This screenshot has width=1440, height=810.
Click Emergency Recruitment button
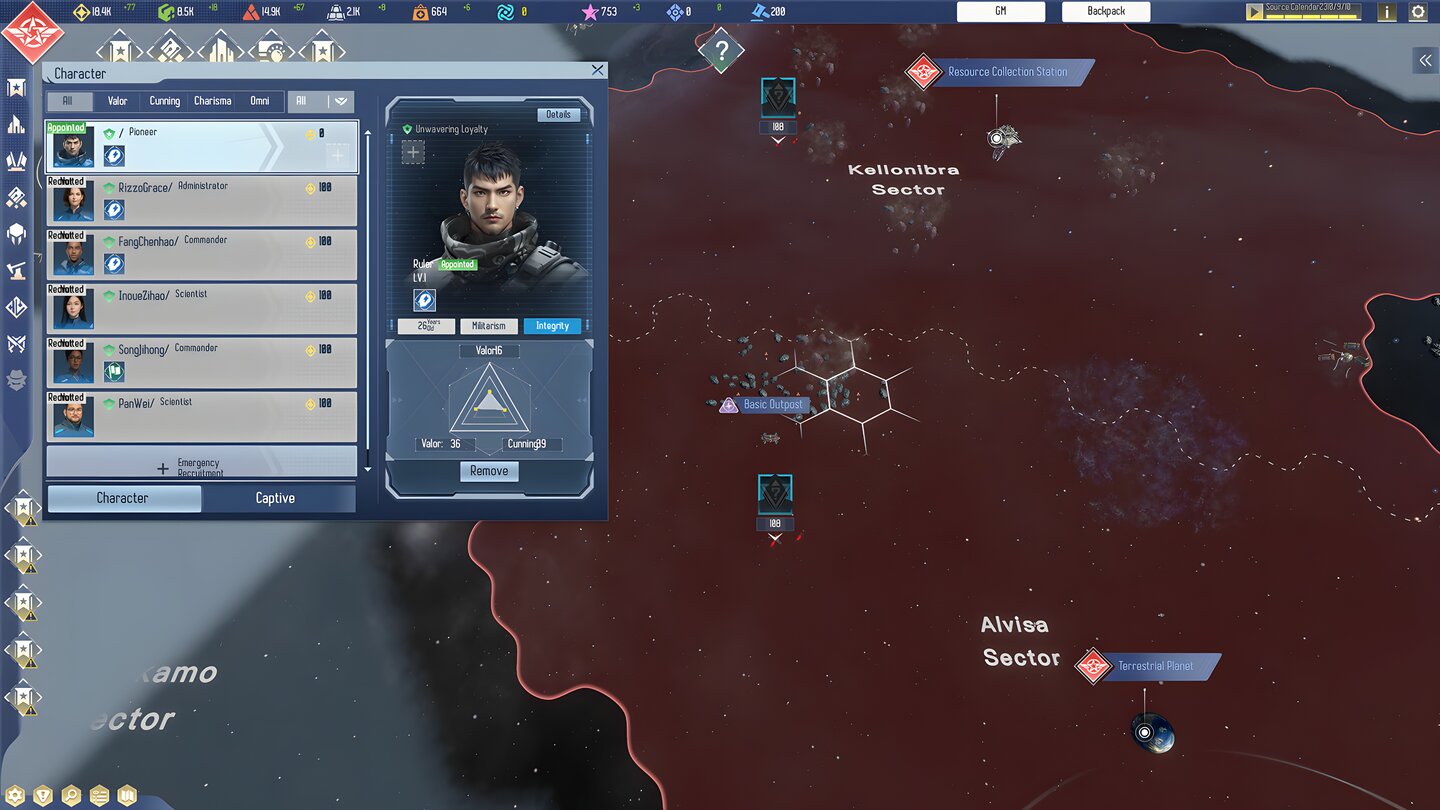tap(201, 465)
